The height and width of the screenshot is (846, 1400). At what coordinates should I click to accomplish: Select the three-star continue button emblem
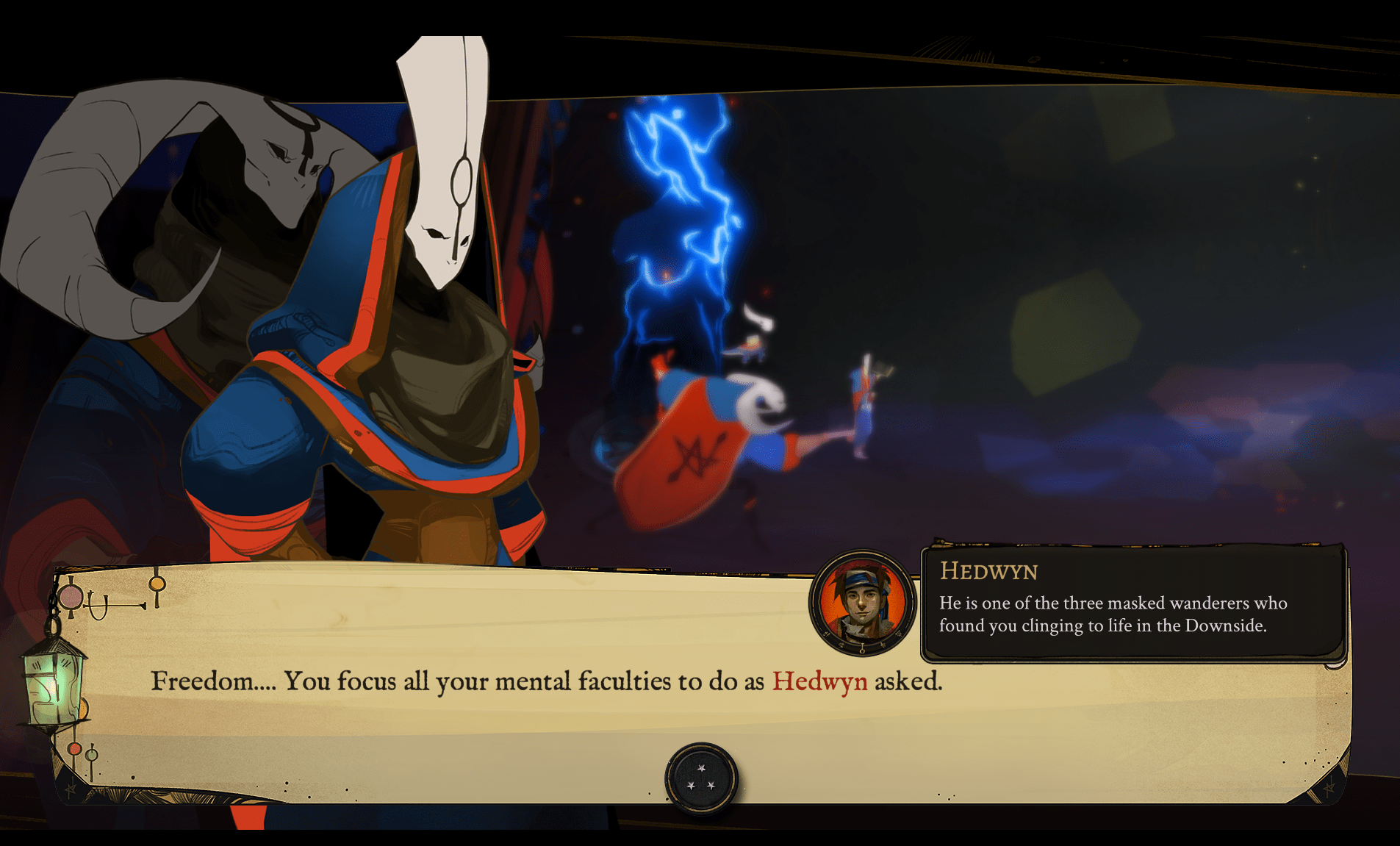pos(702,779)
